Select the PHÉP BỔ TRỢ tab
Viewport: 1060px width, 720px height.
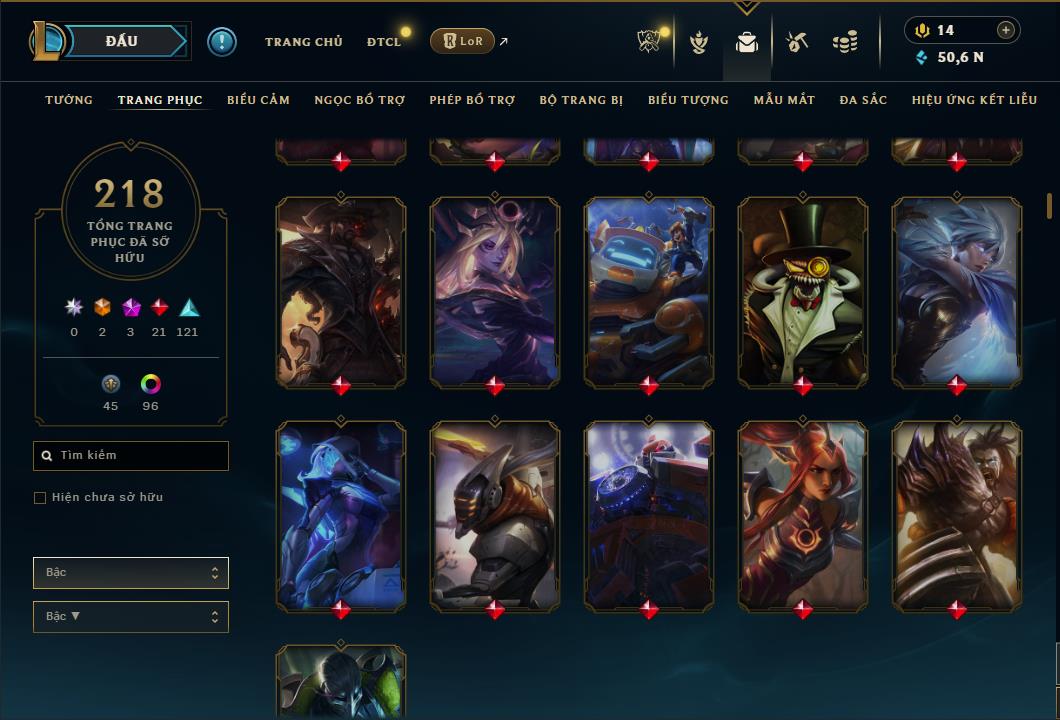coord(472,100)
